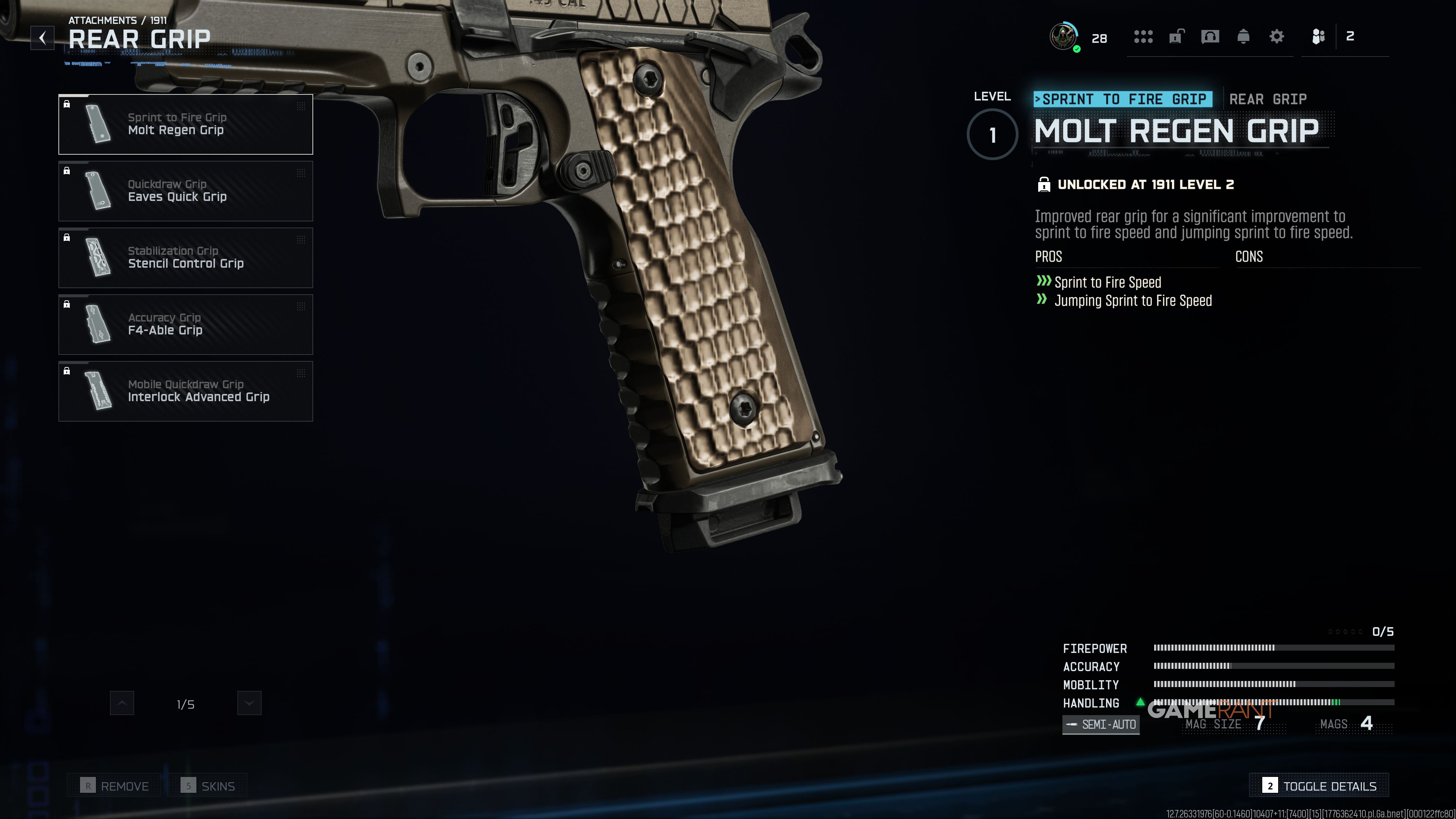Go to the previous attachment page arrow
This screenshot has width=1456, height=819.
click(x=122, y=703)
